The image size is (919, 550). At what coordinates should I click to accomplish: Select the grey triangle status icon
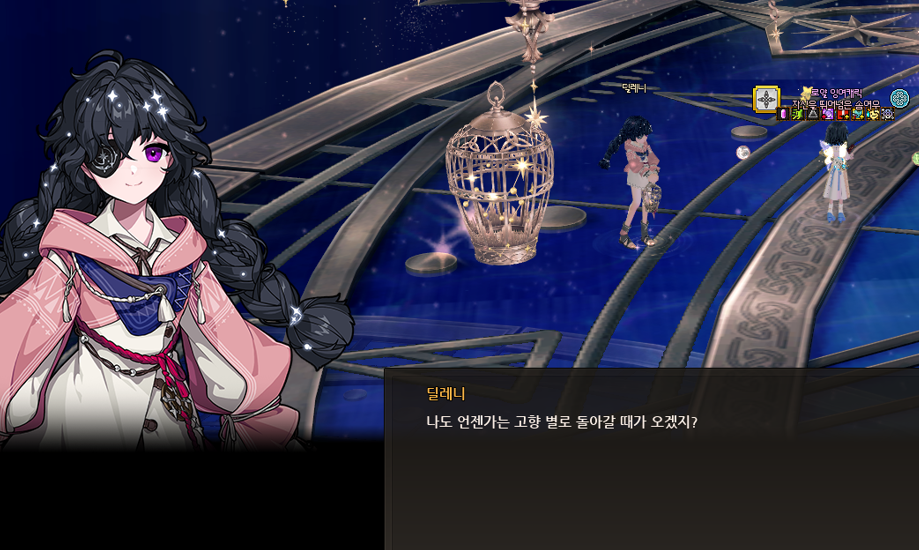pyautogui.click(x=812, y=114)
